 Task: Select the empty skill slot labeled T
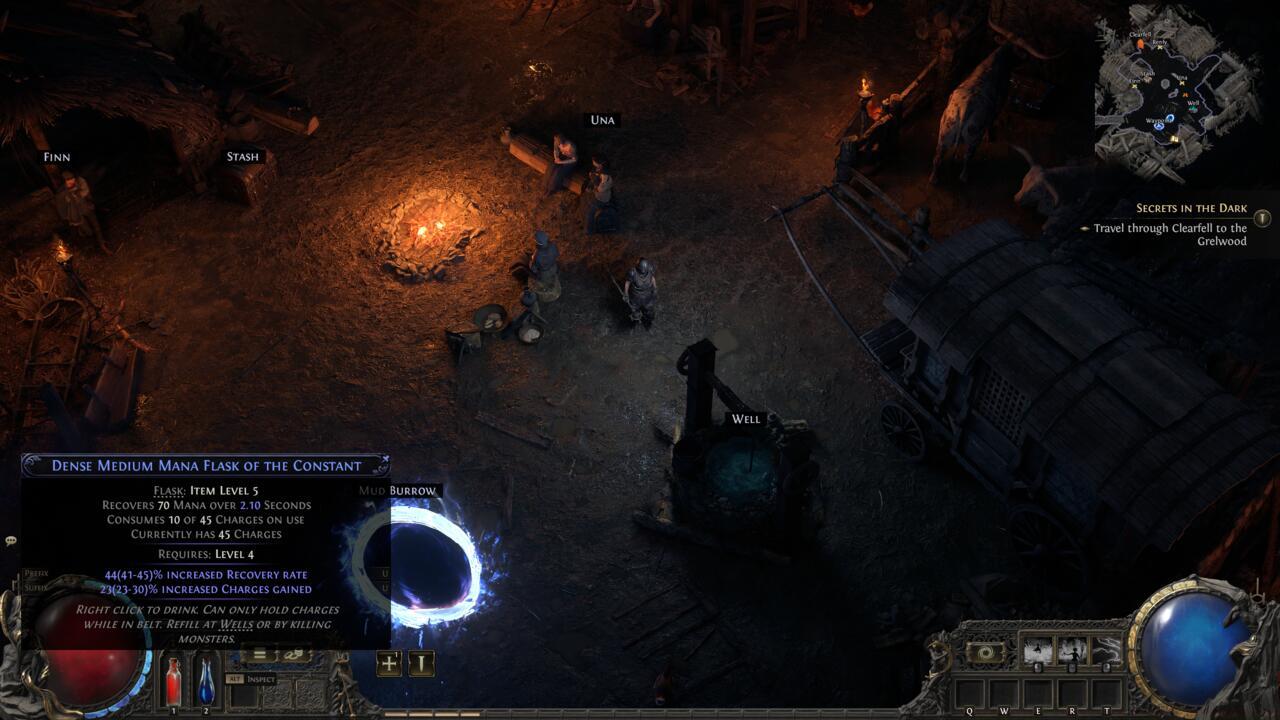1106,692
